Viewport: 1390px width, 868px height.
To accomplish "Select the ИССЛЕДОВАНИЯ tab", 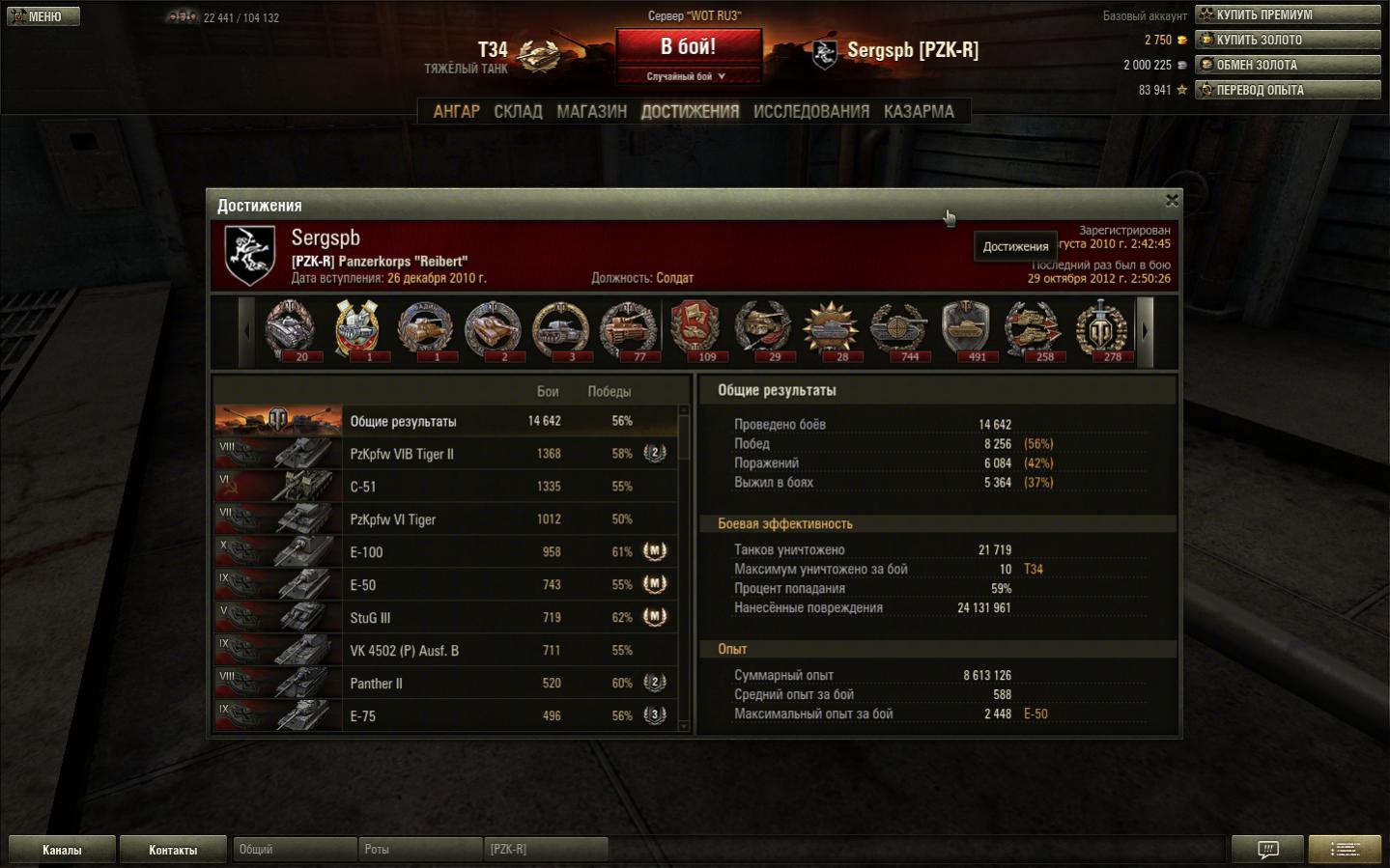I will click(810, 112).
